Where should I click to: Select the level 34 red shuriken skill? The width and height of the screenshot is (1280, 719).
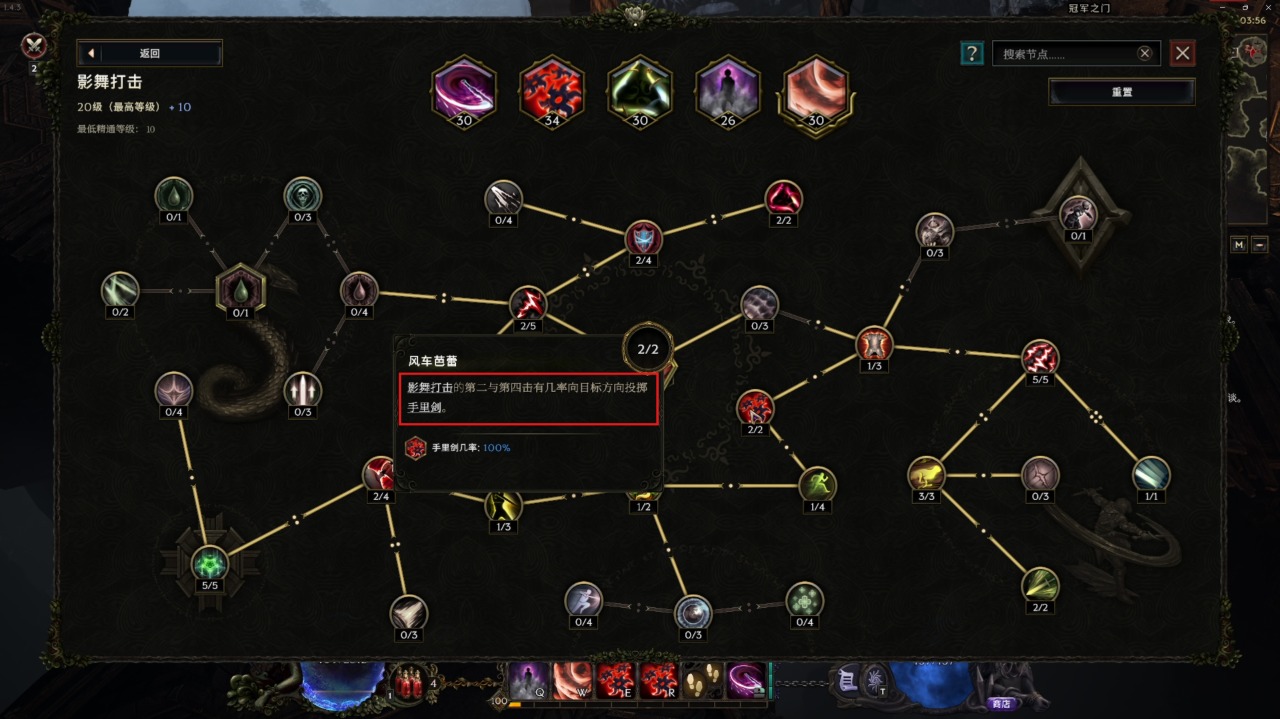[x=552, y=91]
